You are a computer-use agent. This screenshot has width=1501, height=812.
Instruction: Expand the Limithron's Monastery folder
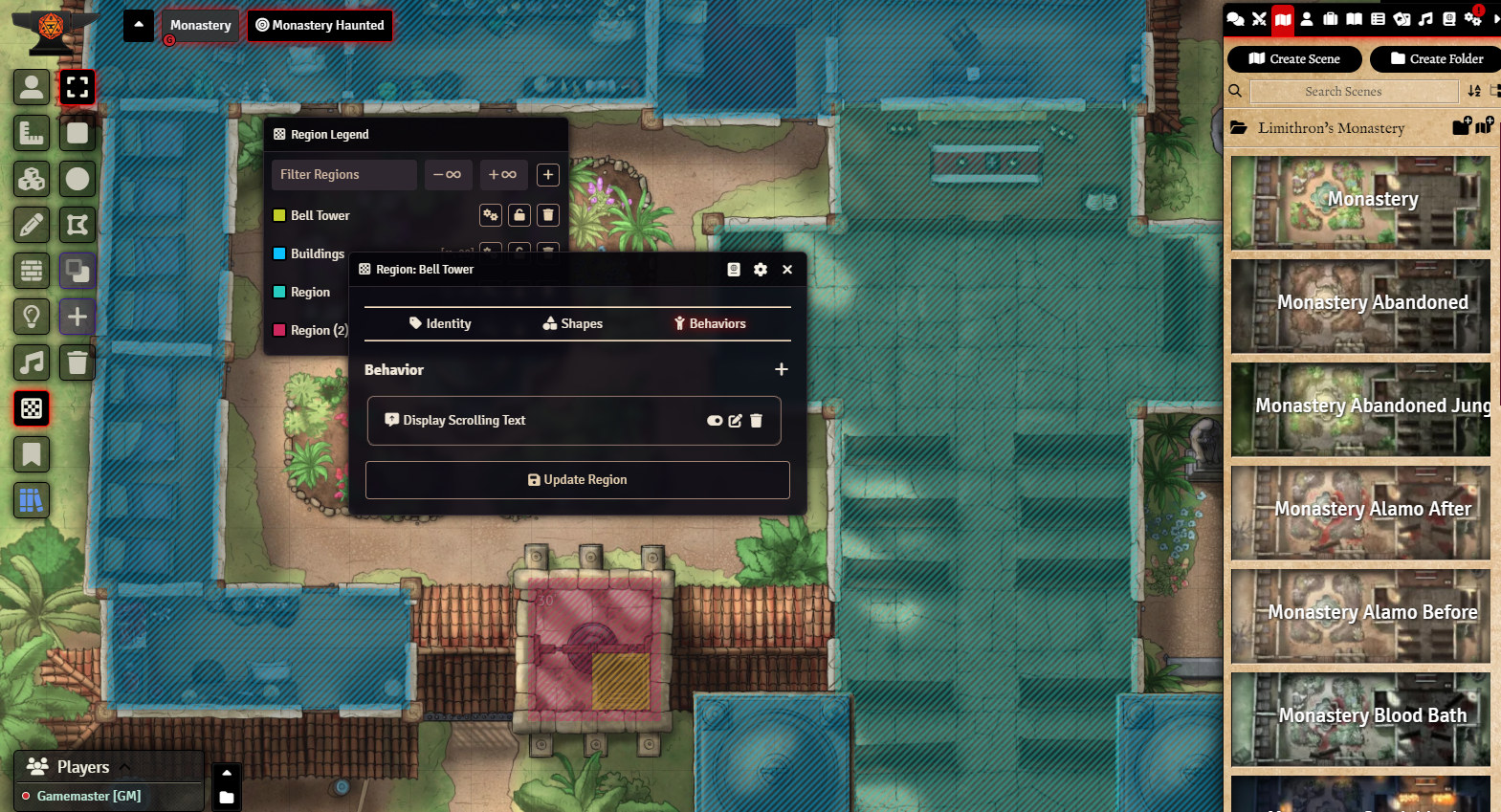tap(1331, 128)
